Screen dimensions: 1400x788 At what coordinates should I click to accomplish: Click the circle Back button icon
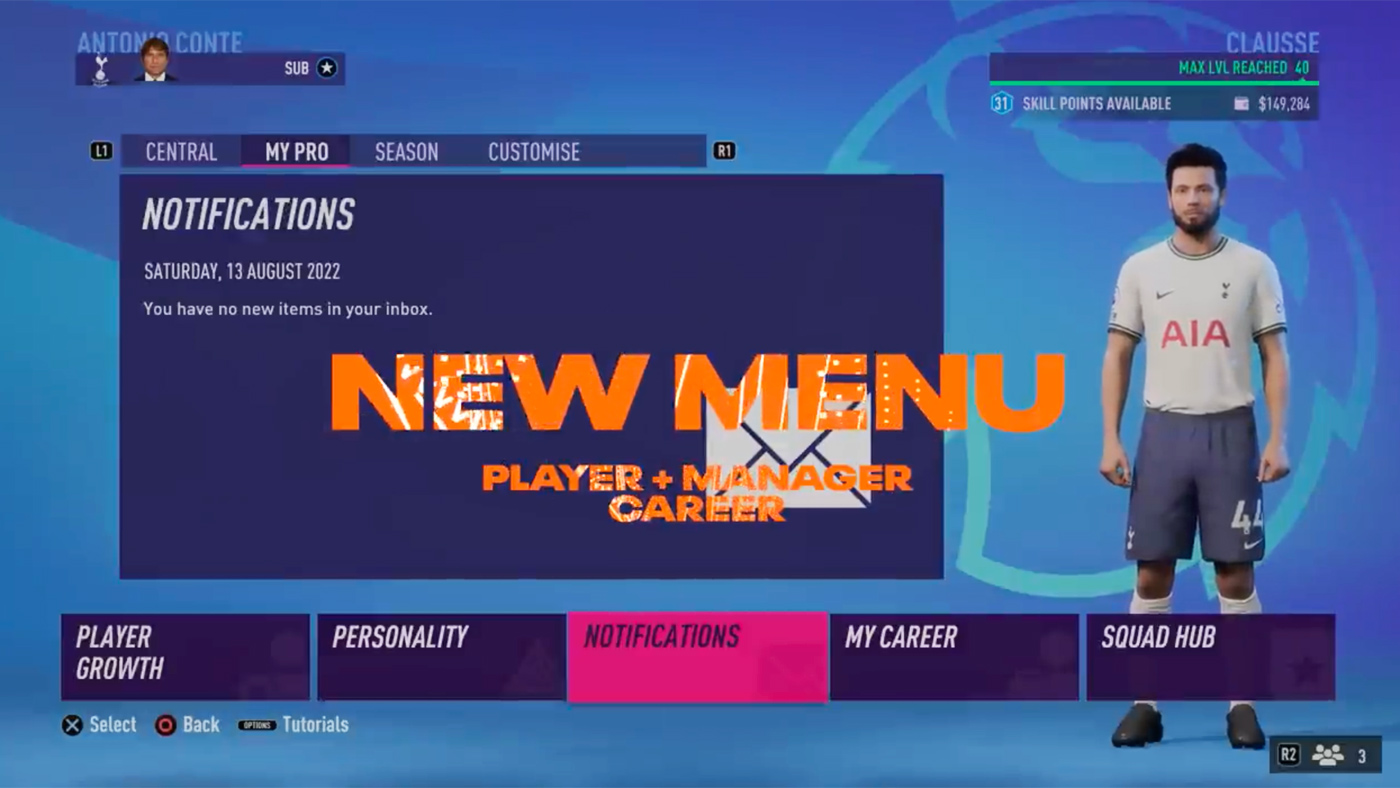166,725
